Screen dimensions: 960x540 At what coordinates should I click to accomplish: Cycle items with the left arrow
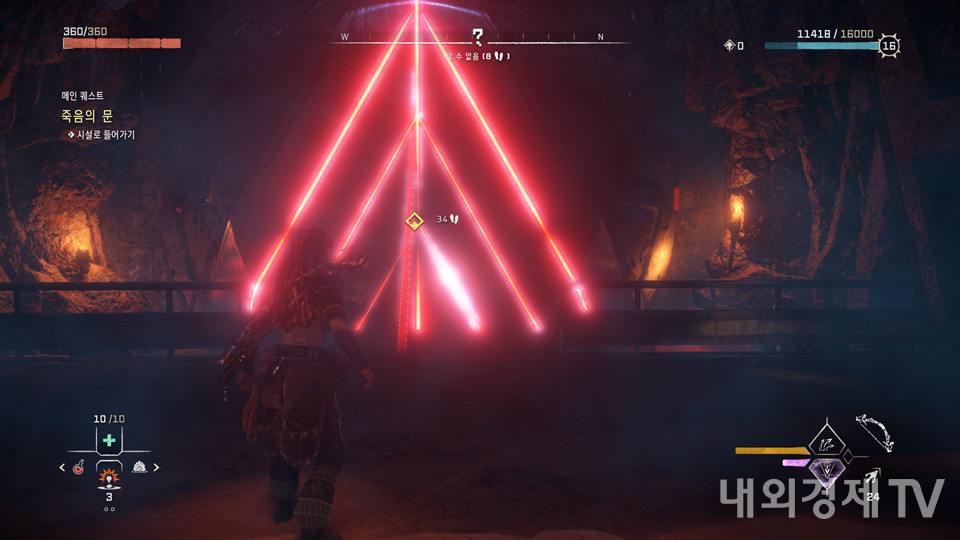[x=61, y=467]
